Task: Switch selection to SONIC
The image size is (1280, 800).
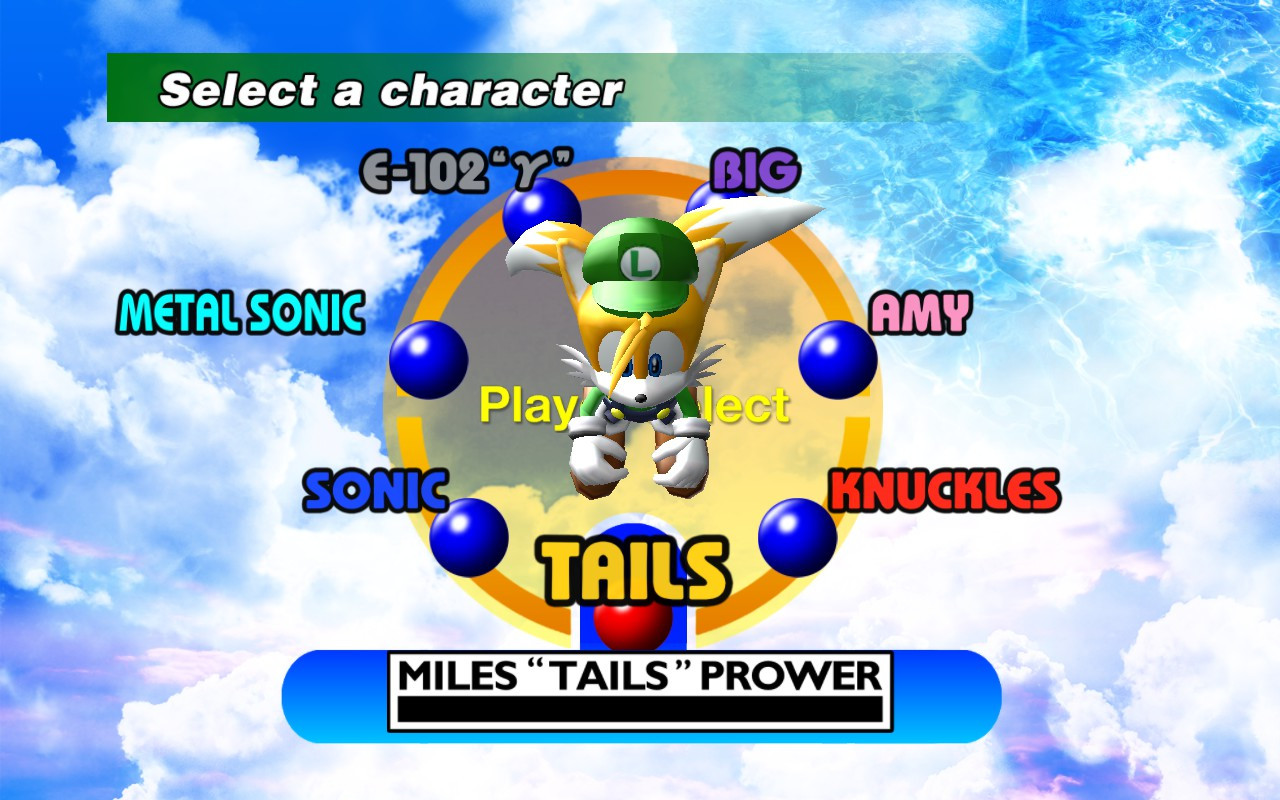Action: 374,490
